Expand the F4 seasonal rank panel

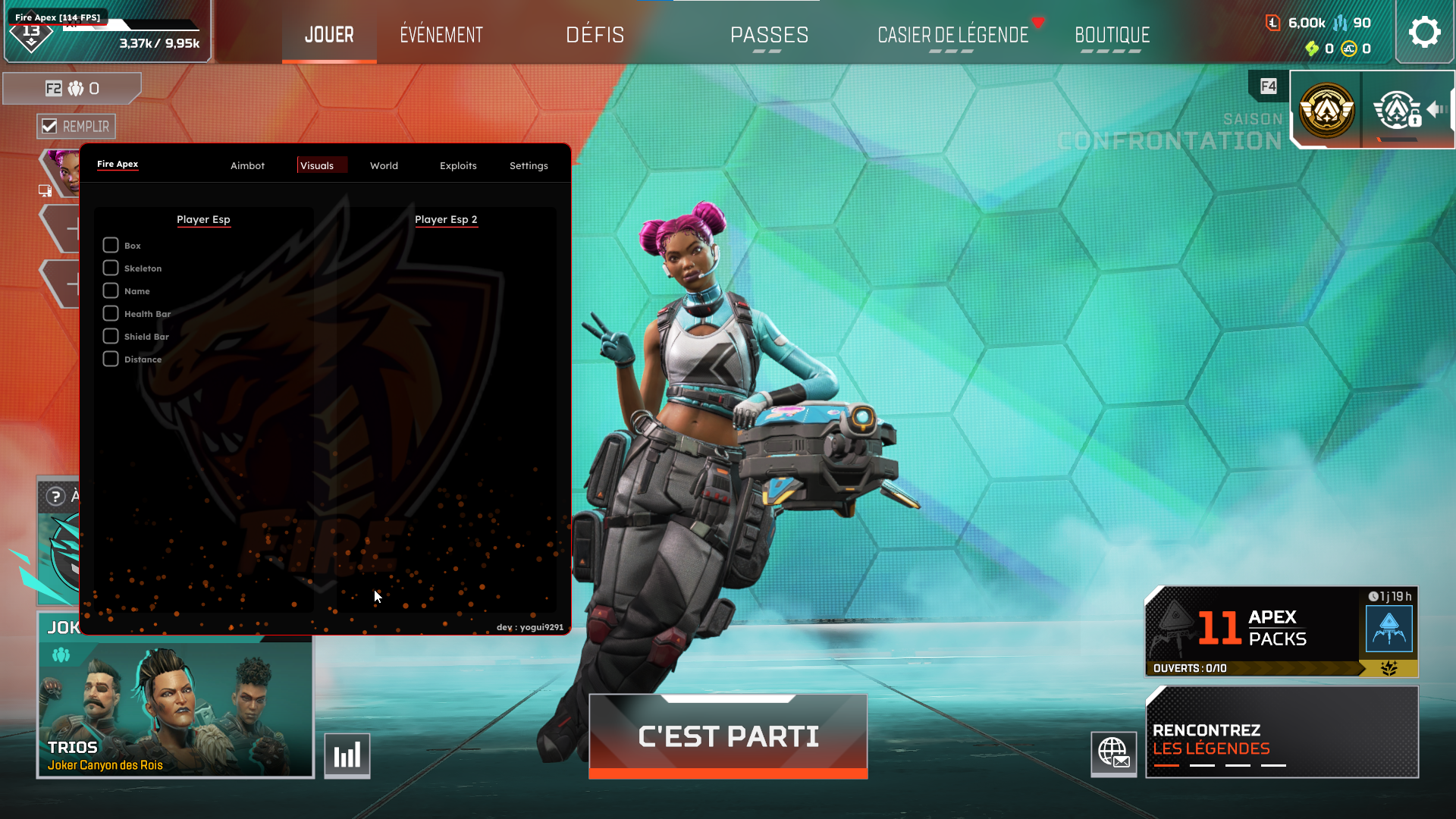click(x=1268, y=86)
